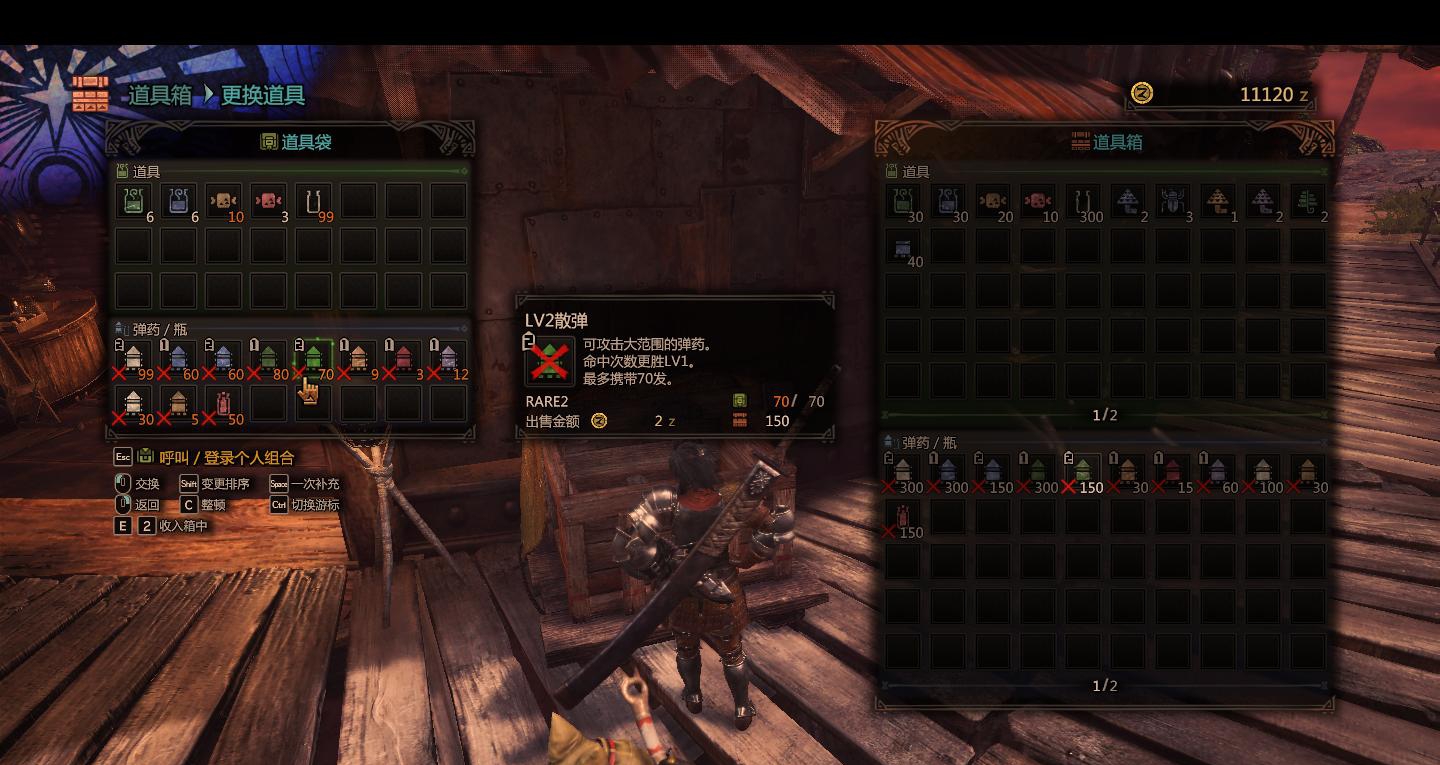The width and height of the screenshot is (1440, 765).
Task: Select the box item with count 300 in the 道具 section
Action: (1083, 201)
